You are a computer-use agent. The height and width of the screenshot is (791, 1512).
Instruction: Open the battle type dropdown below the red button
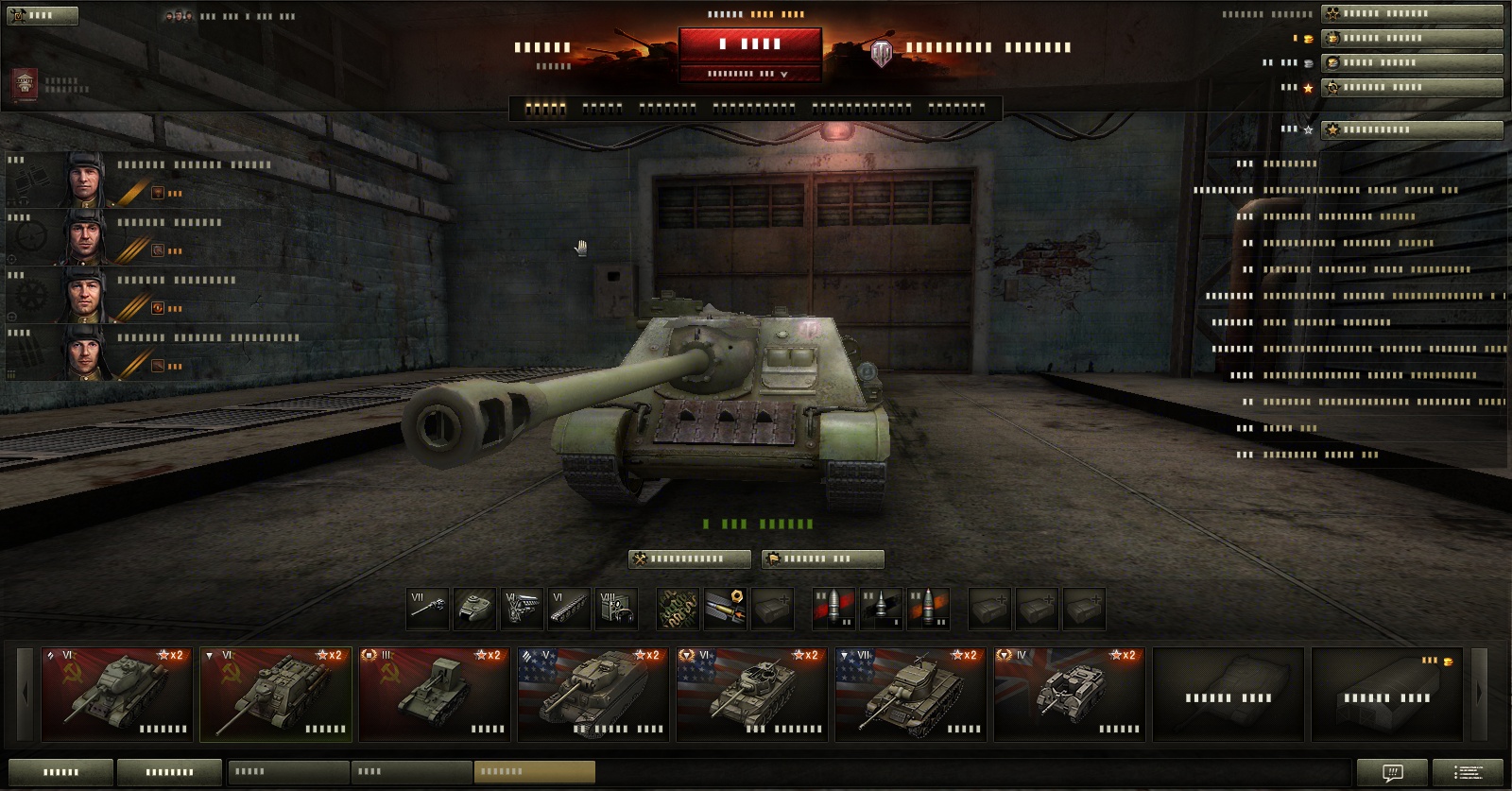pos(749,74)
